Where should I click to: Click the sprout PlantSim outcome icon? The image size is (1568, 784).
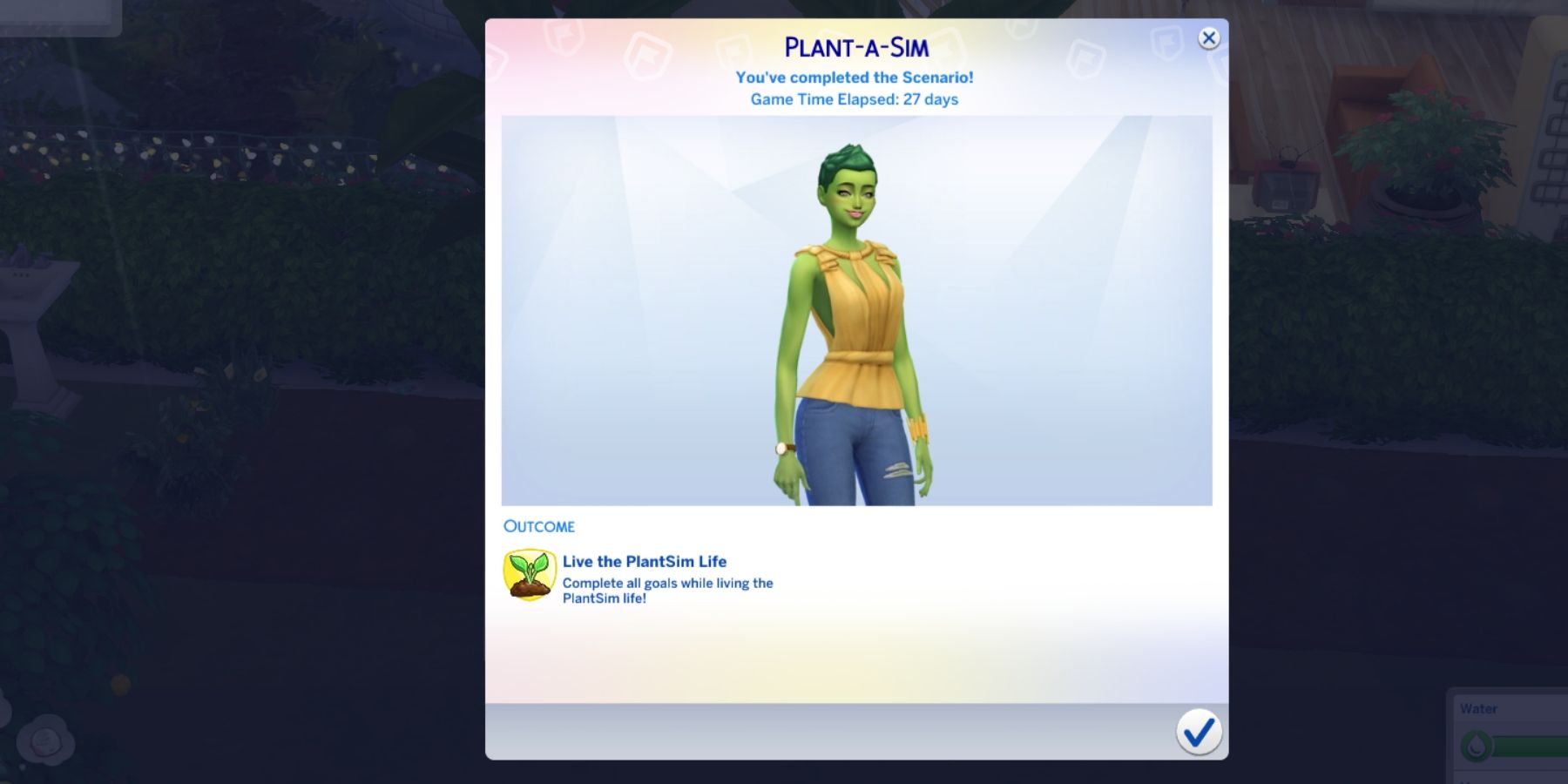527,577
